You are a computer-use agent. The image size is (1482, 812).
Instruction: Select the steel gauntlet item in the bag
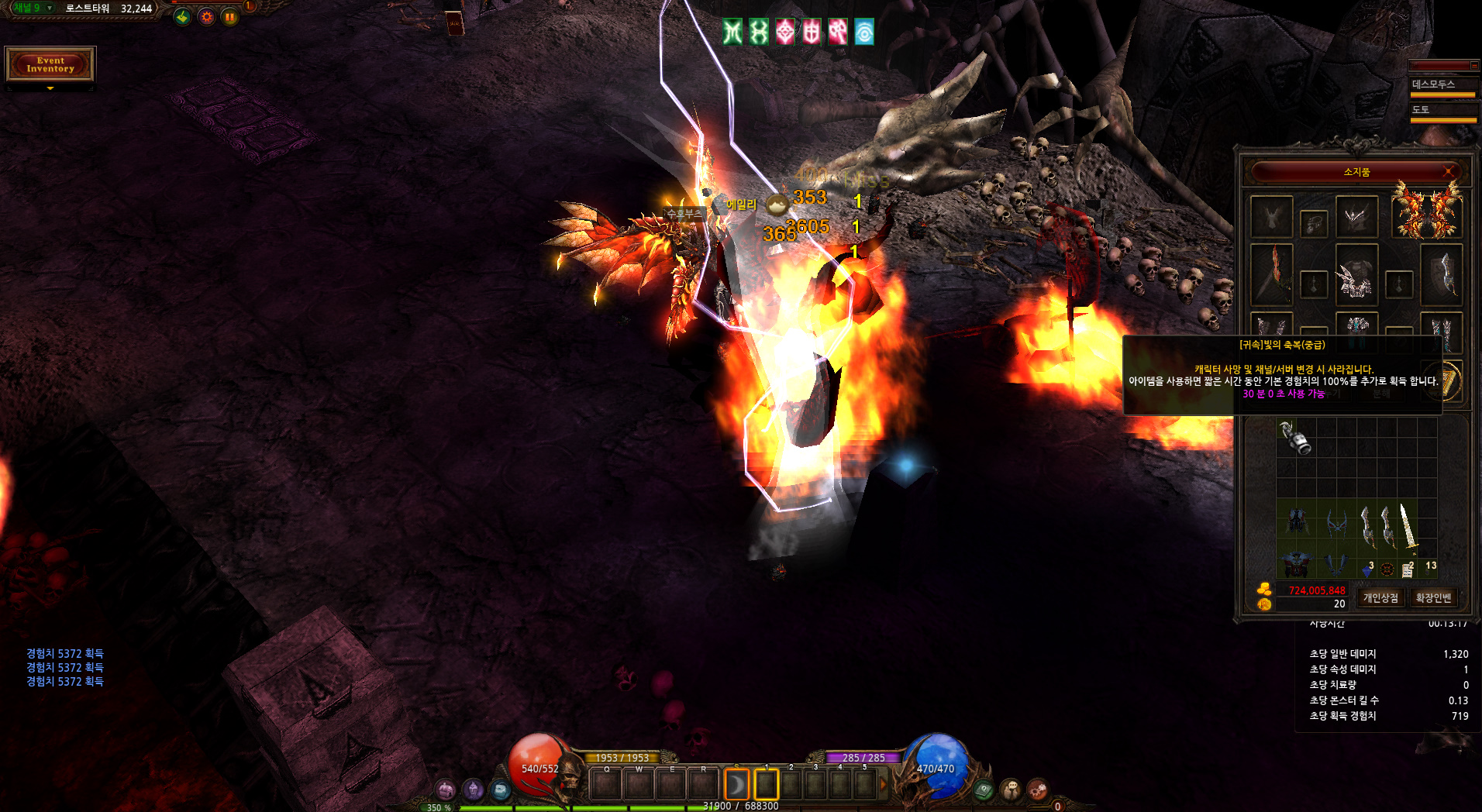click(1296, 438)
